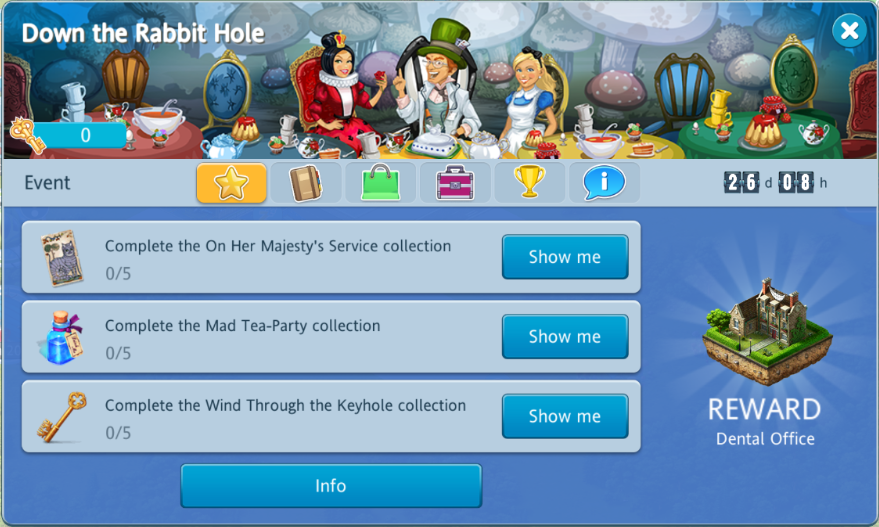The image size is (879, 527).
Task: Click the playing card collection icon
Action: coord(60,257)
